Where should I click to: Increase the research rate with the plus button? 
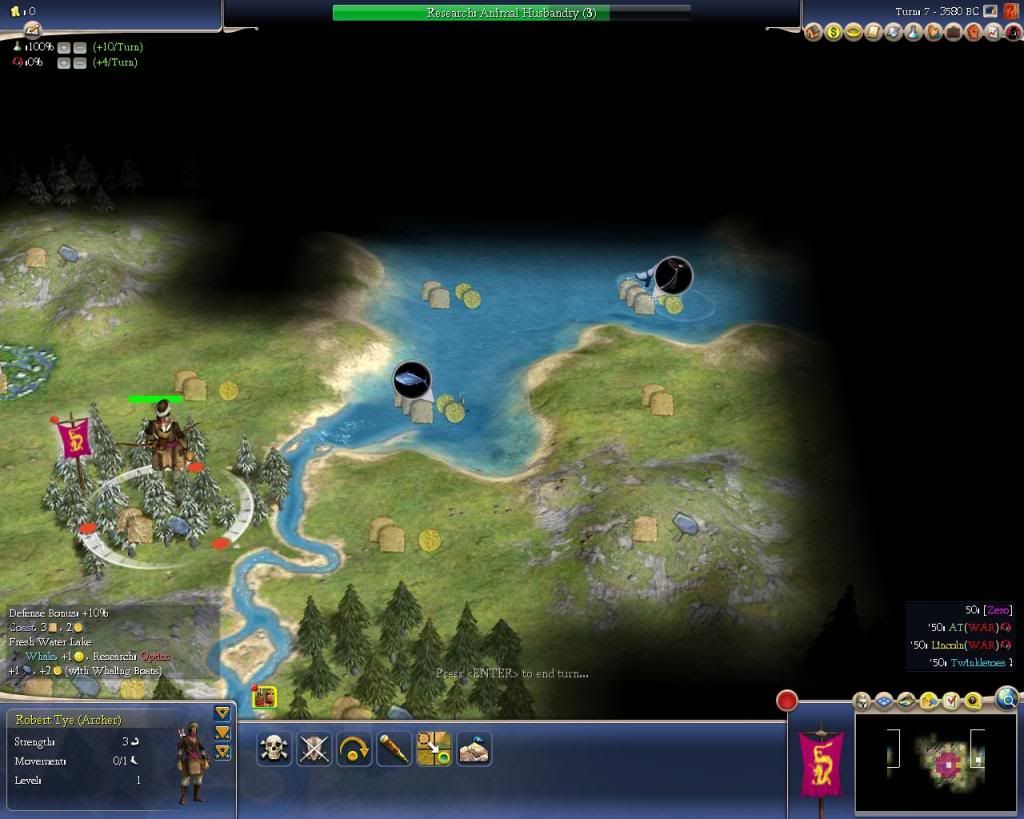(64, 47)
